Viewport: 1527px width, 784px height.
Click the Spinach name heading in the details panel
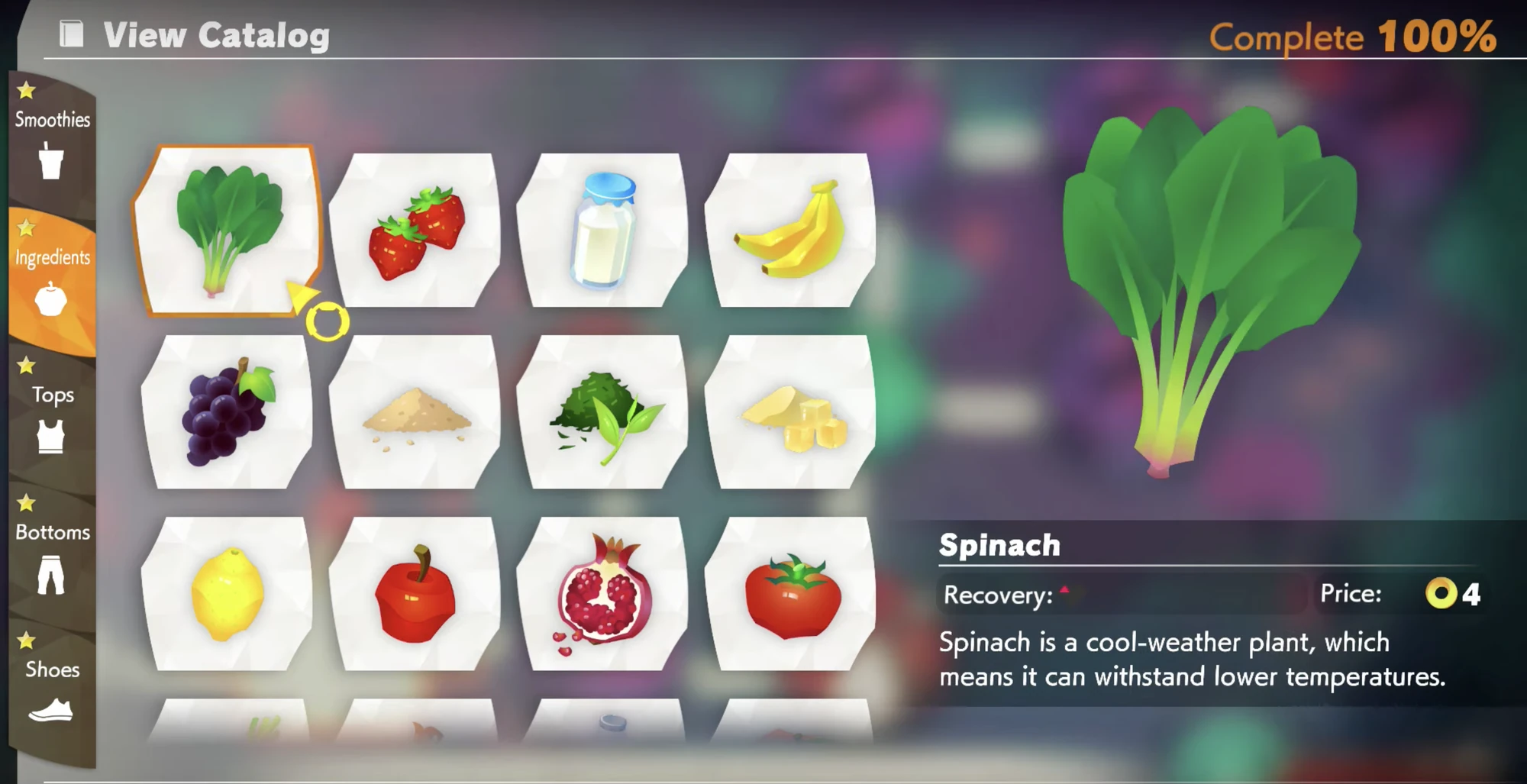[x=1000, y=545]
